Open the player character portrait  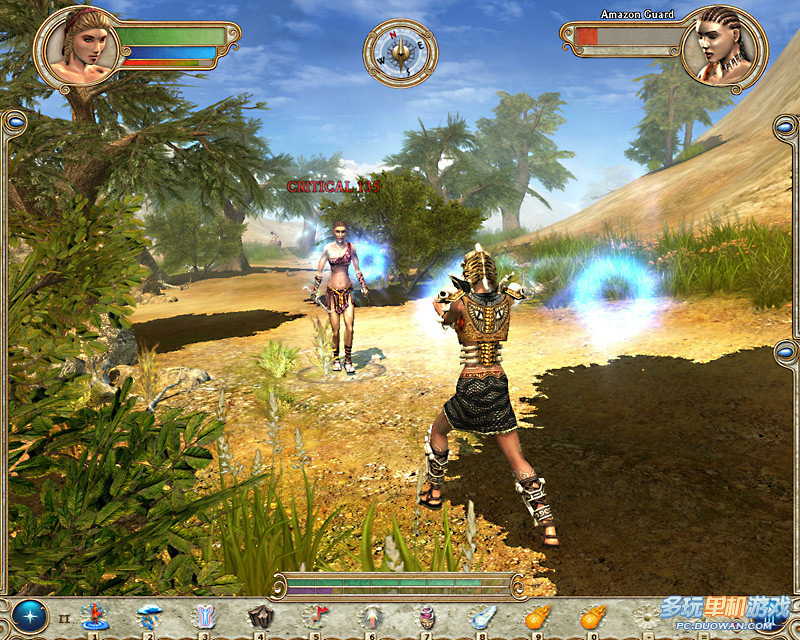[76, 48]
